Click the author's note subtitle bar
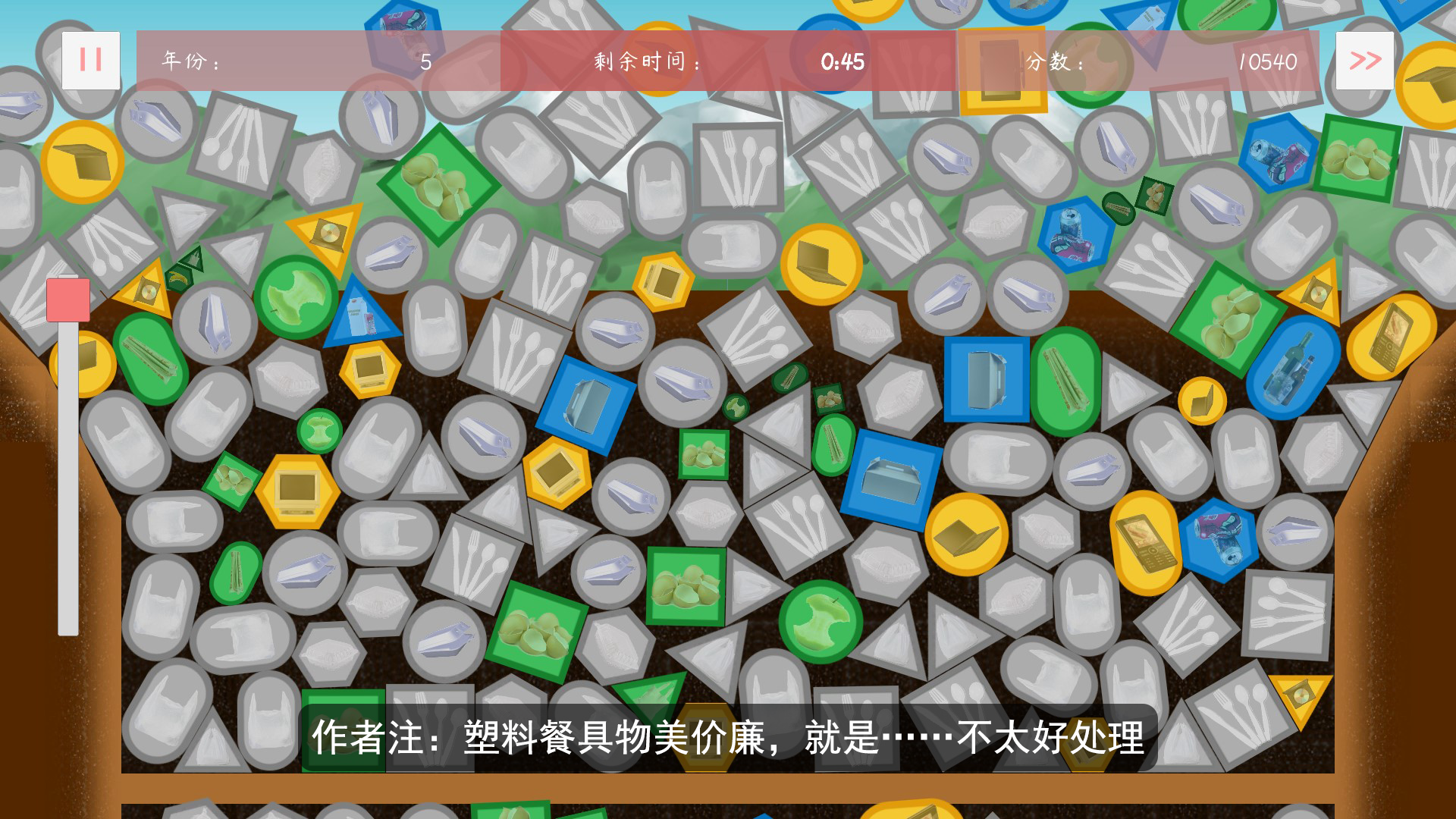 pos(728,736)
